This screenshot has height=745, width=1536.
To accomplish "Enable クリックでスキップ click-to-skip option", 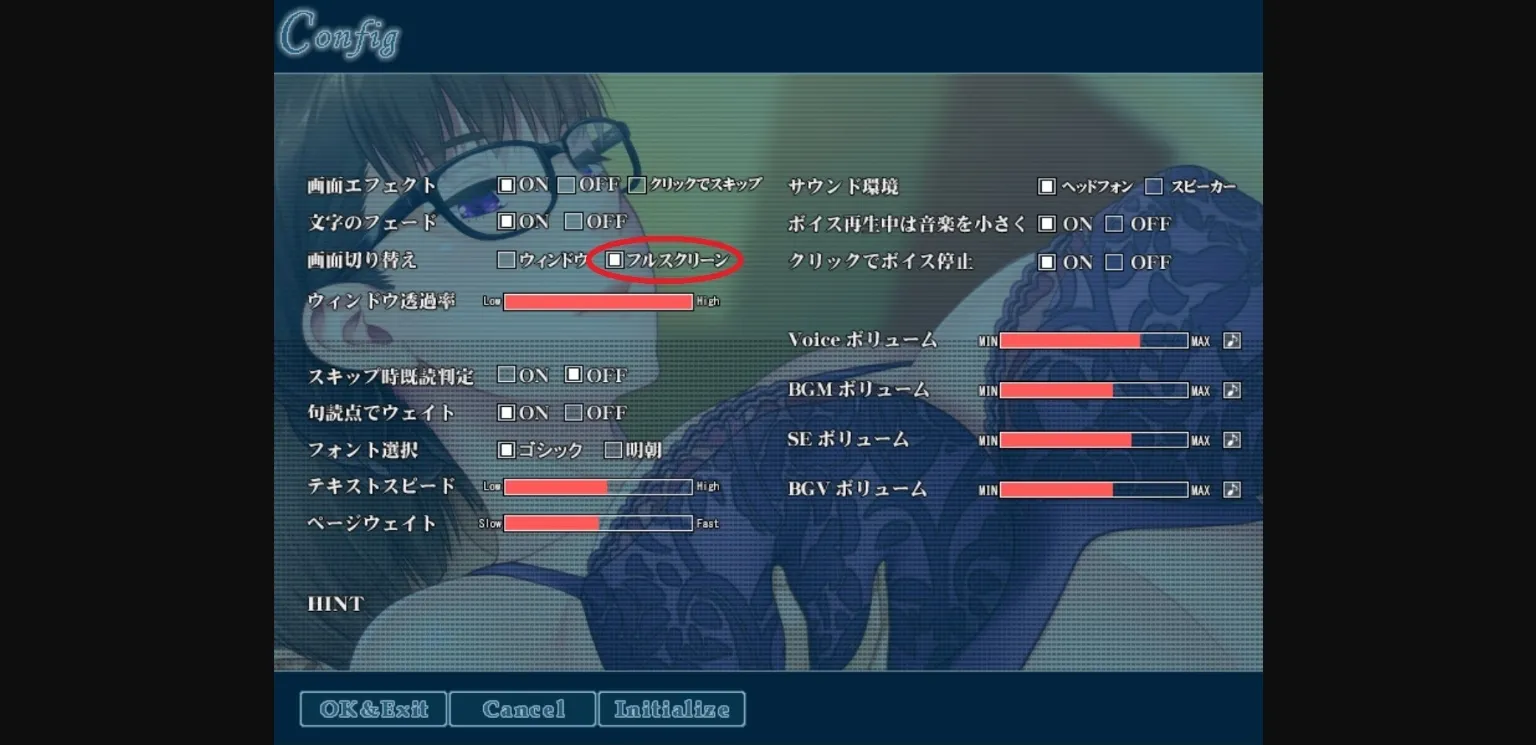I will pos(636,185).
